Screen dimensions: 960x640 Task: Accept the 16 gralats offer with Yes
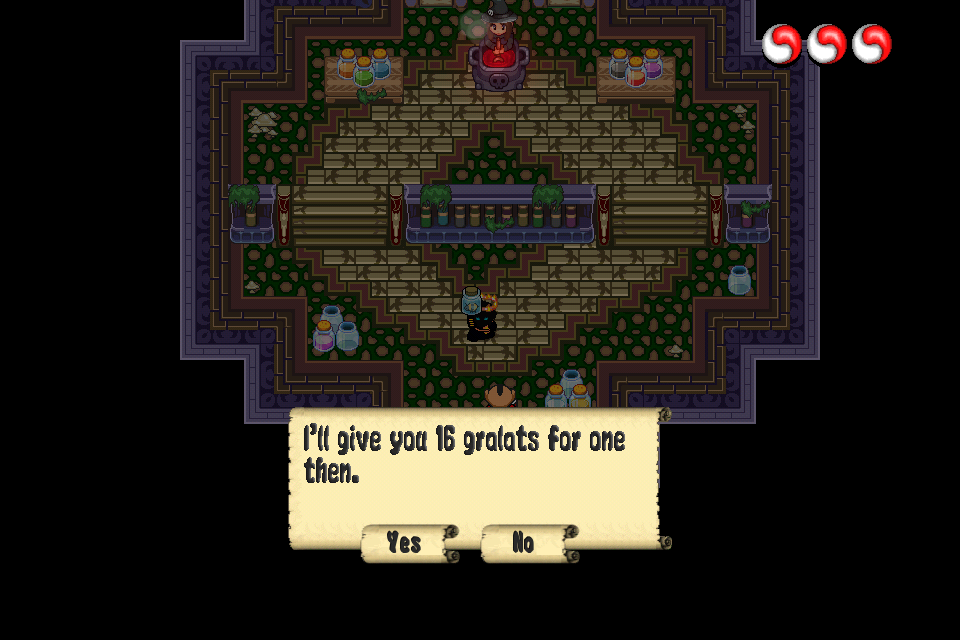coord(405,543)
